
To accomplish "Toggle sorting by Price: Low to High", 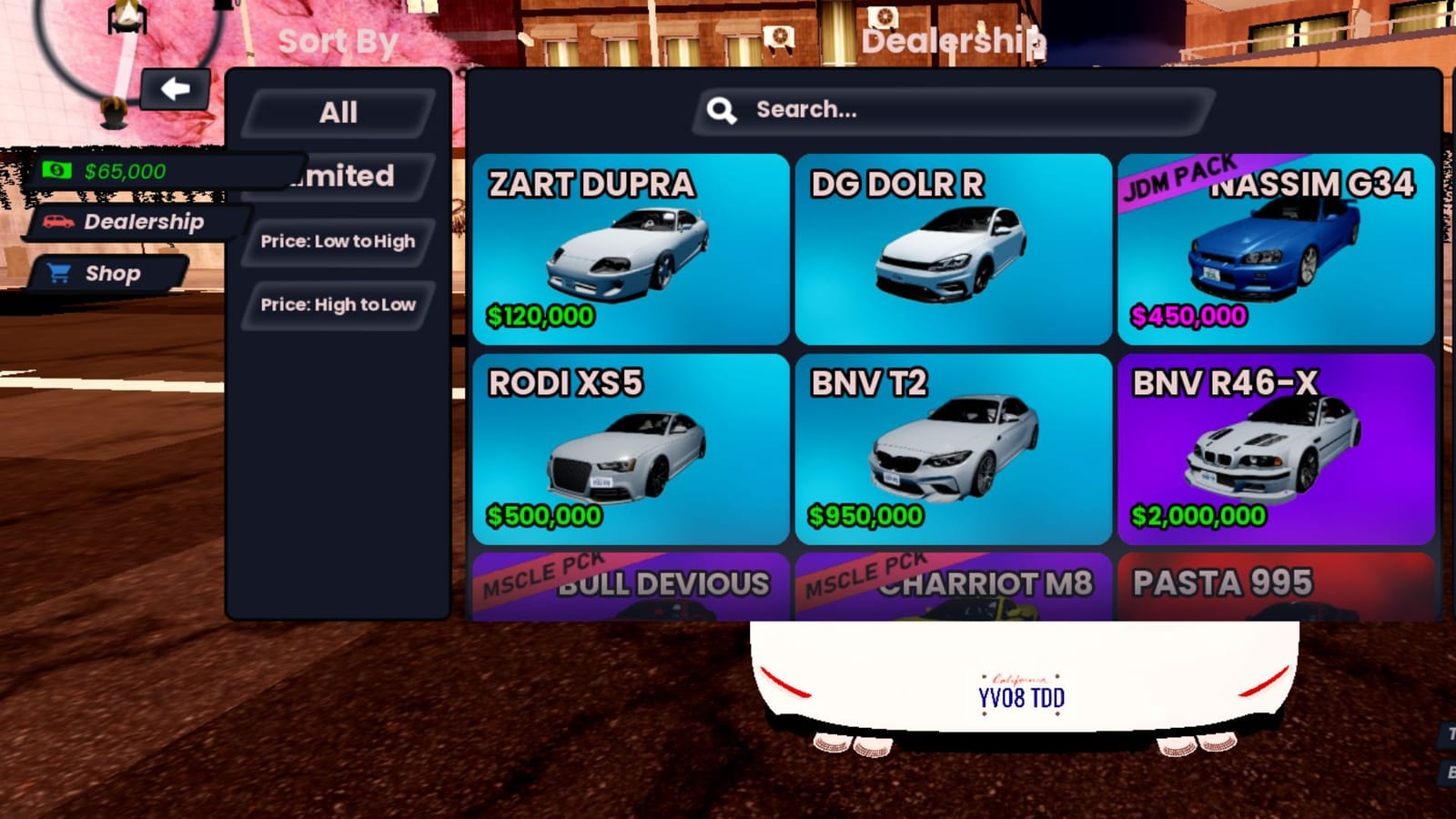I will [336, 242].
